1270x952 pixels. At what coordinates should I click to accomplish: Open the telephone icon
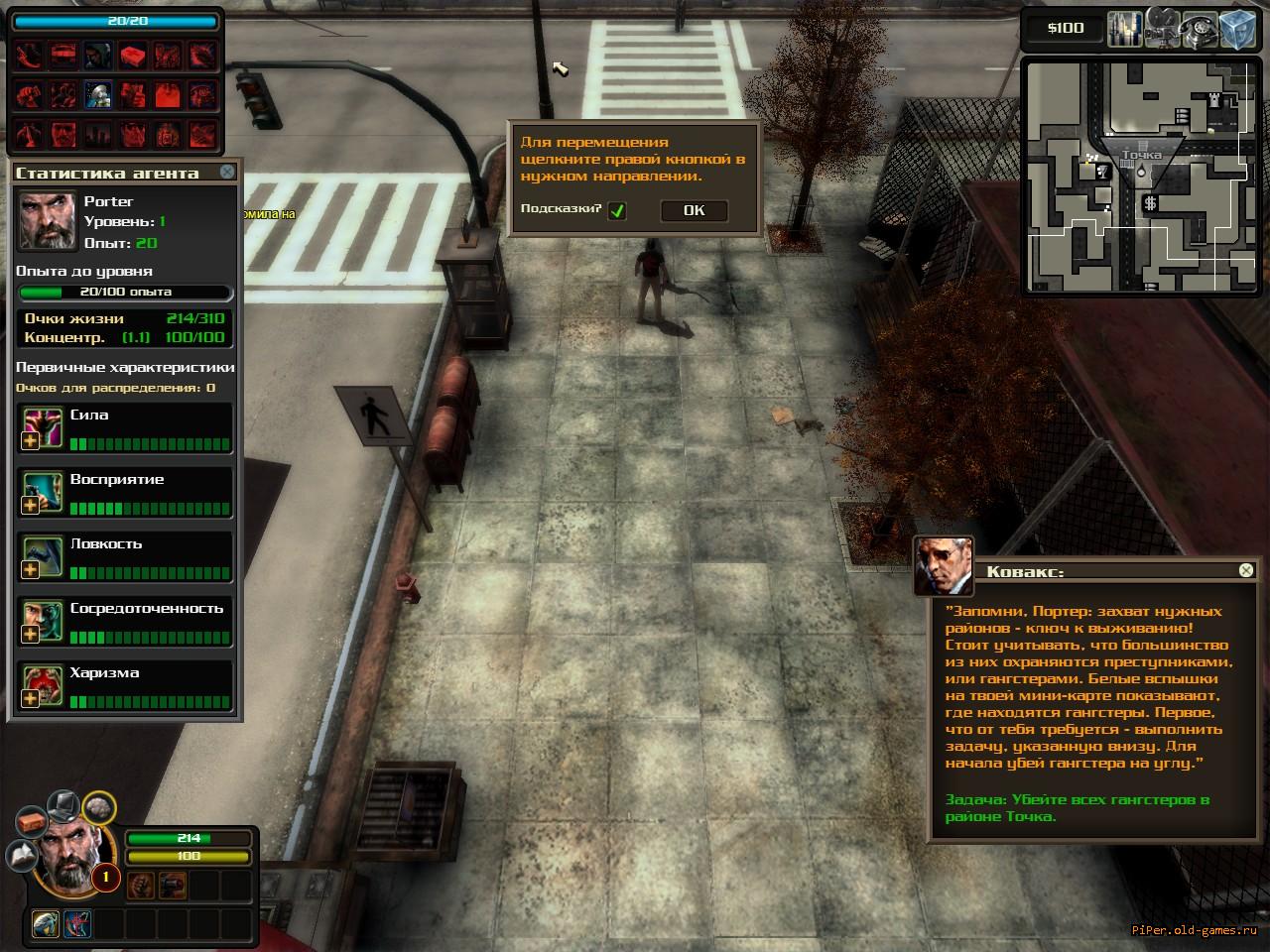[x=1201, y=28]
